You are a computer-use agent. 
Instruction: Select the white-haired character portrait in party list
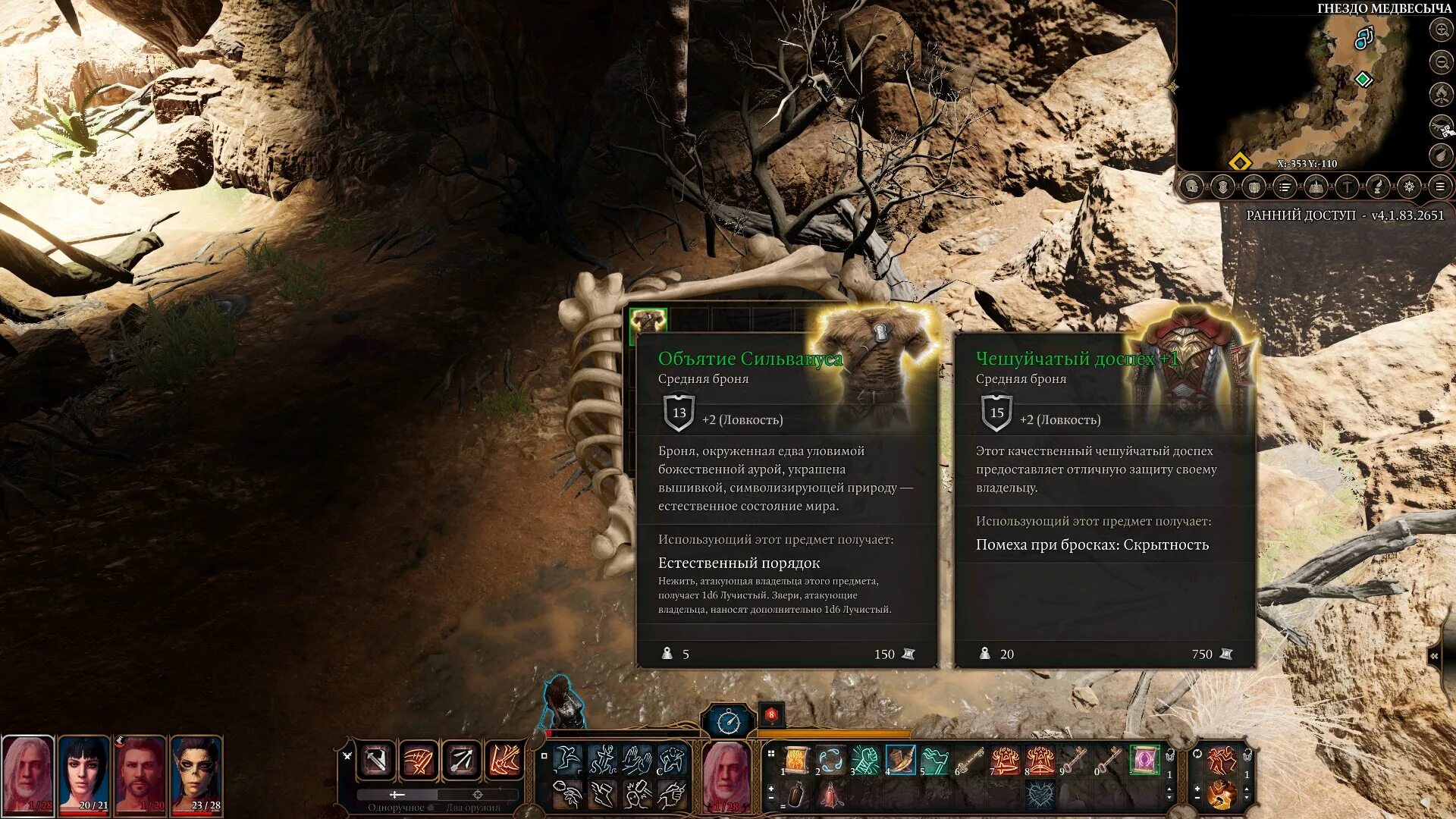28,775
